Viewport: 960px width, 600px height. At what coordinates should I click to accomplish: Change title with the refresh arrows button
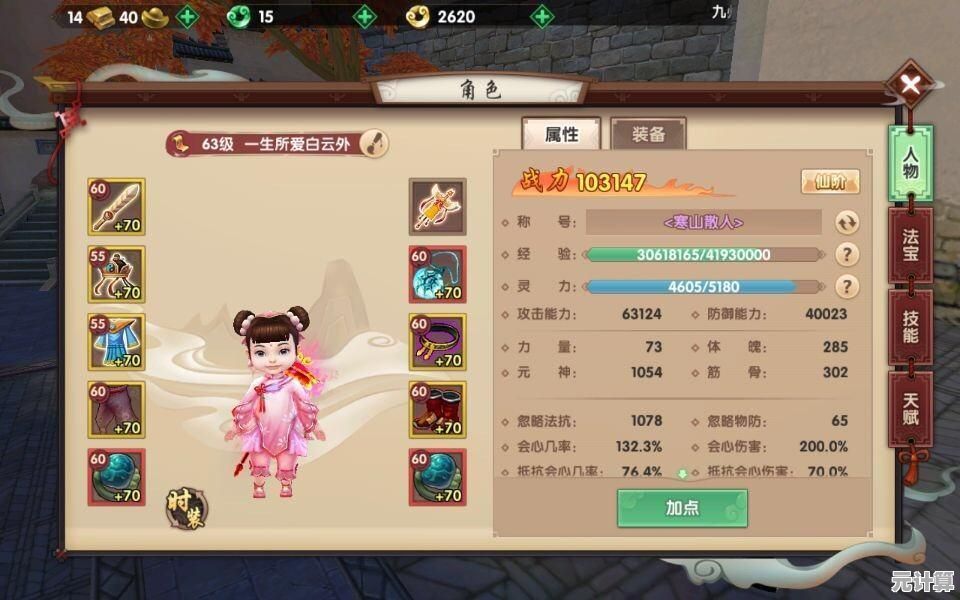pyautogui.click(x=847, y=222)
